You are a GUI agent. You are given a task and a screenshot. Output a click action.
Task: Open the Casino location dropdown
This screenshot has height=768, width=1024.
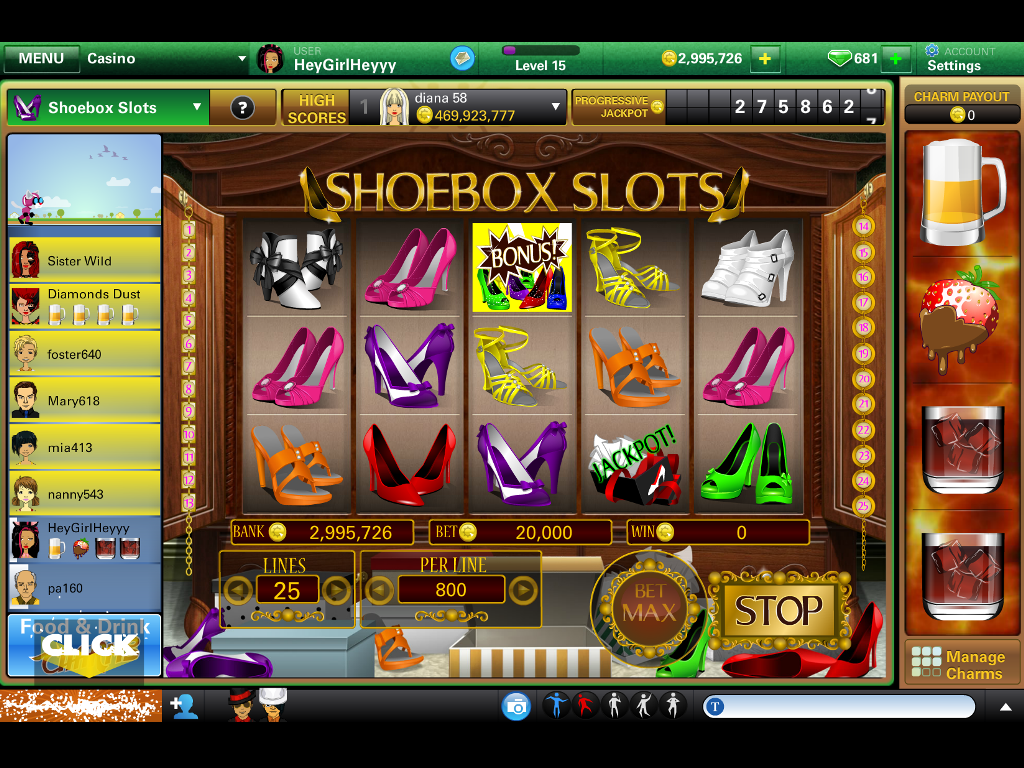click(x=165, y=59)
